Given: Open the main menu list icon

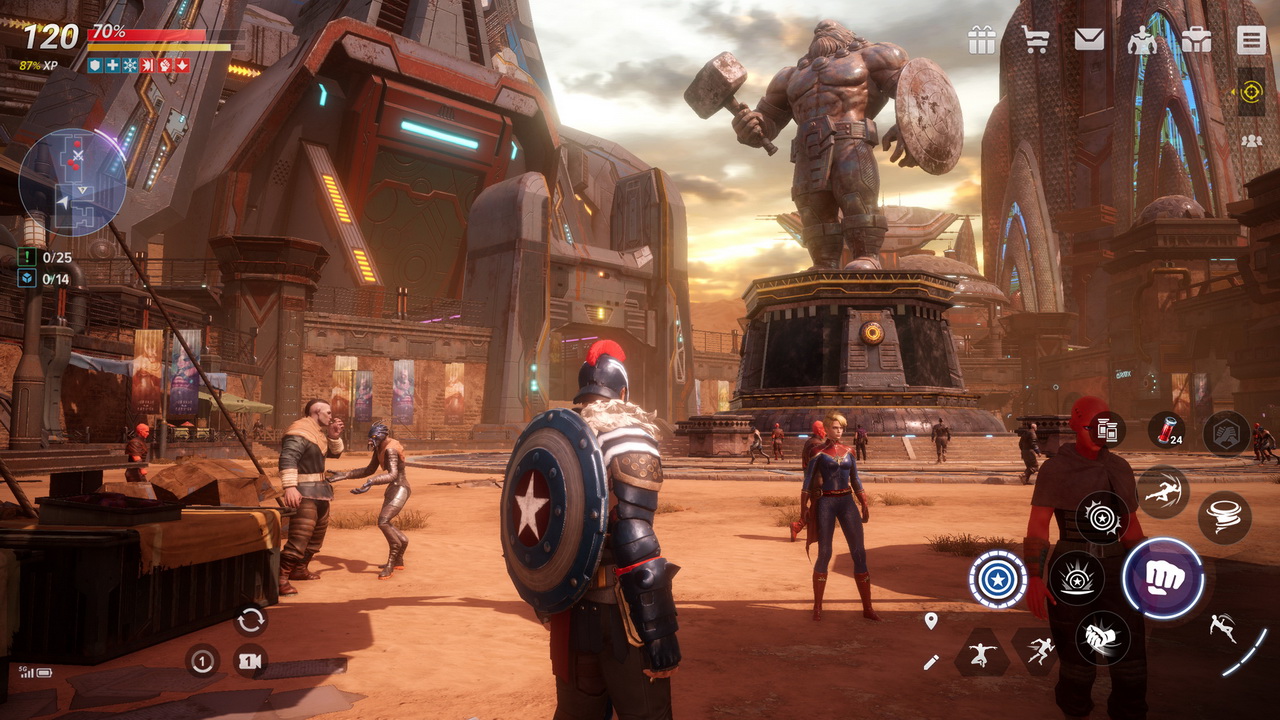Looking at the screenshot, I should point(1250,41).
